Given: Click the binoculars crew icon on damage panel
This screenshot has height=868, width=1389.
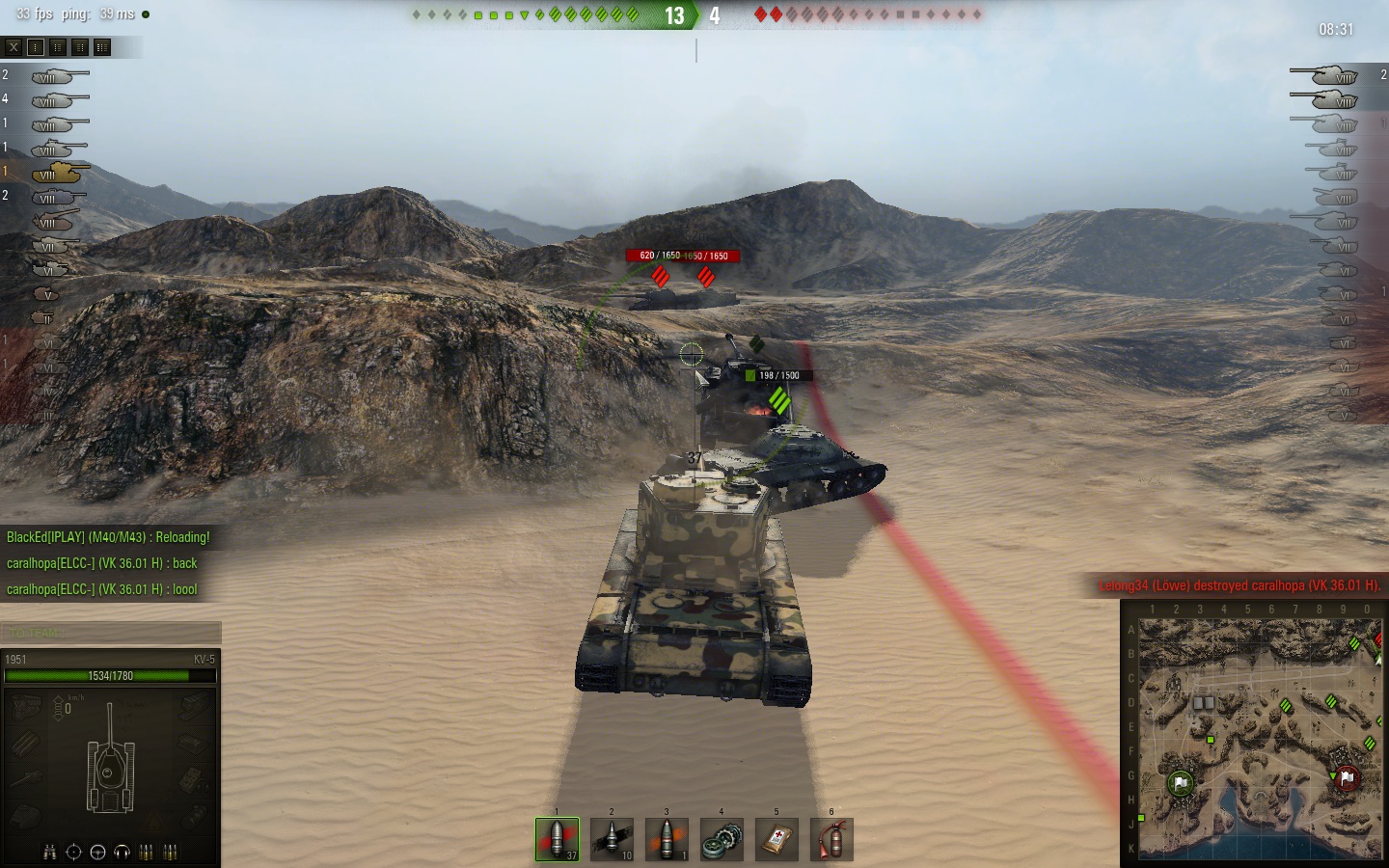Looking at the screenshot, I should point(49,853).
